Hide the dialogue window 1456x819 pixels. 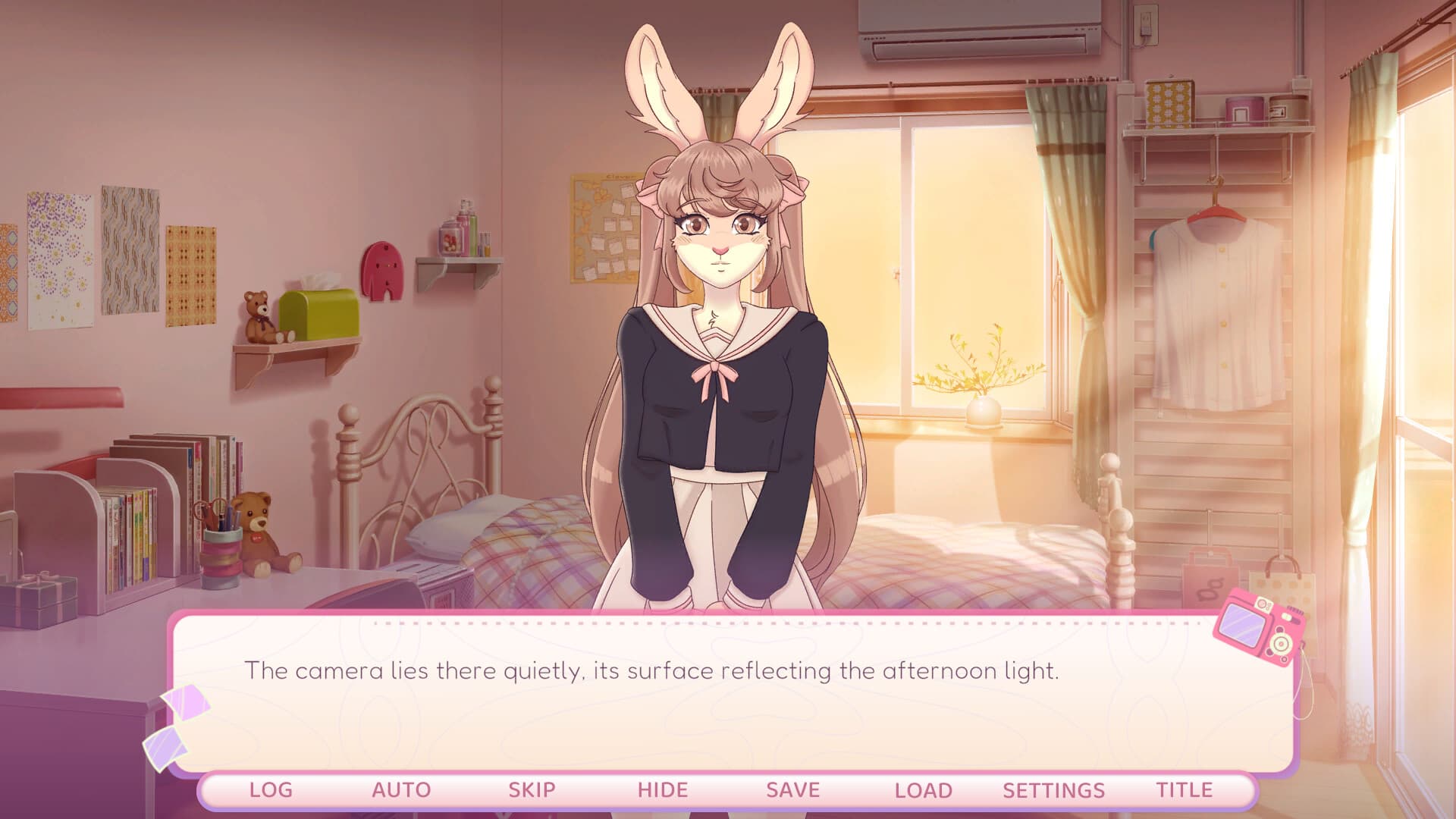(661, 789)
